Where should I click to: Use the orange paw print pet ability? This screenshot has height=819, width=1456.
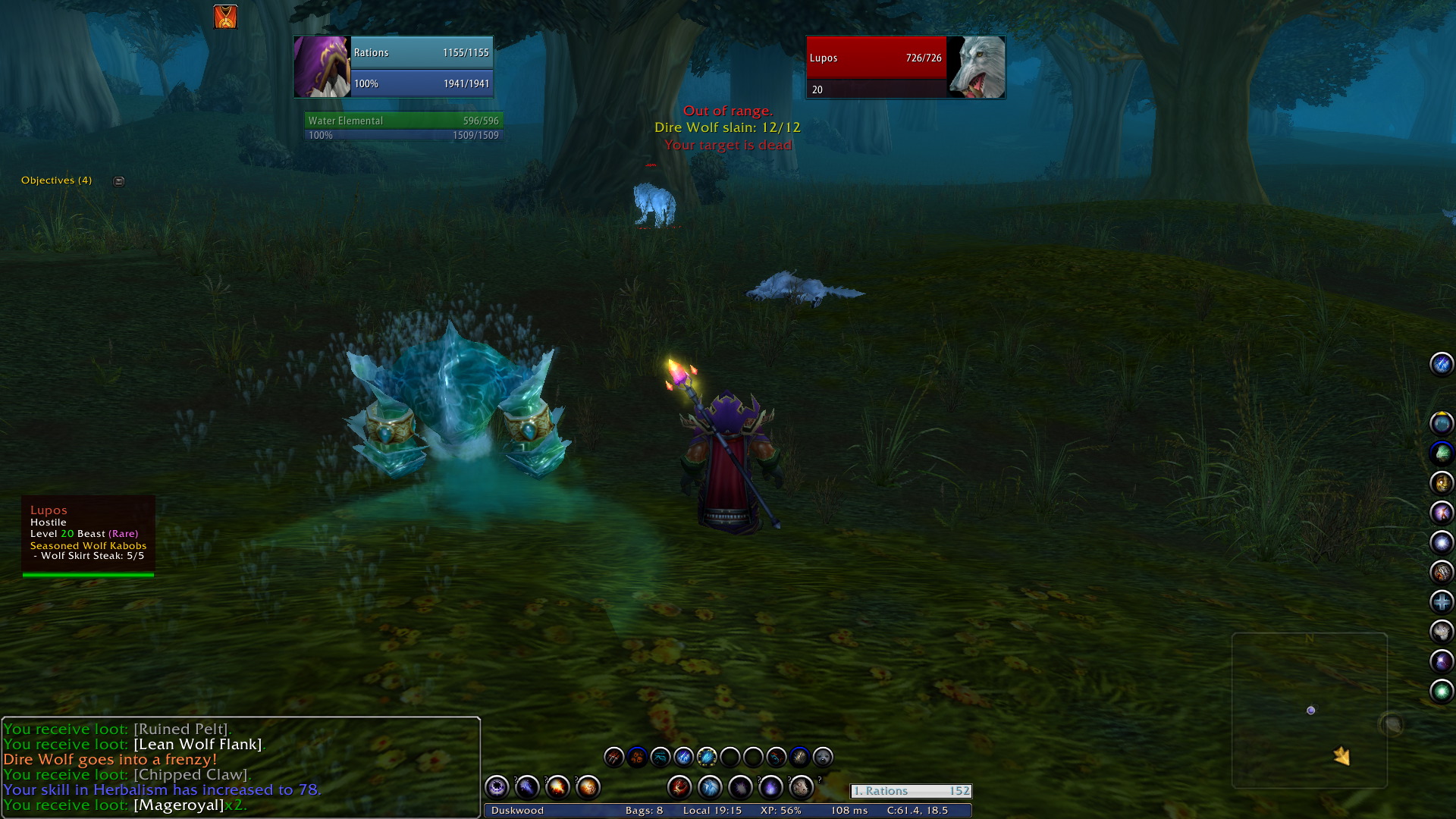click(637, 757)
